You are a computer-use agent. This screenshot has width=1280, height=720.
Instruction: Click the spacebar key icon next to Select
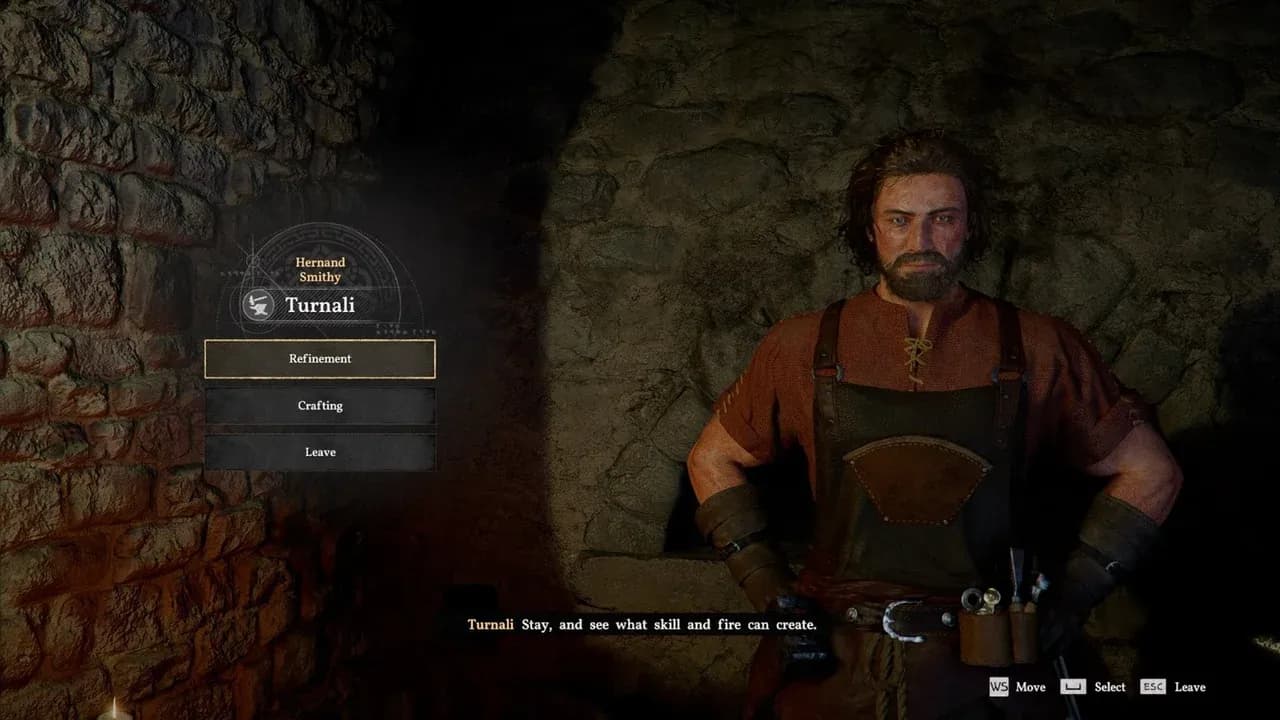point(1073,688)
